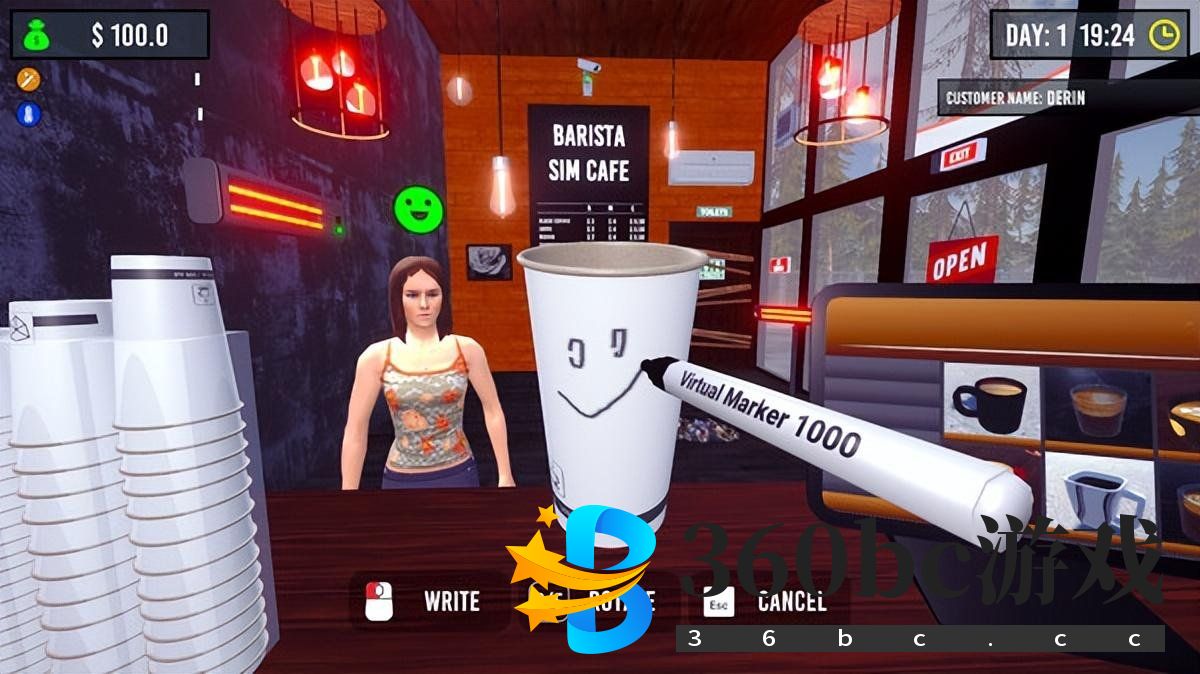The width and height of the screenshot is (1200, 674).
Task: Click the green money bag icon
Action: pos(36,35)
